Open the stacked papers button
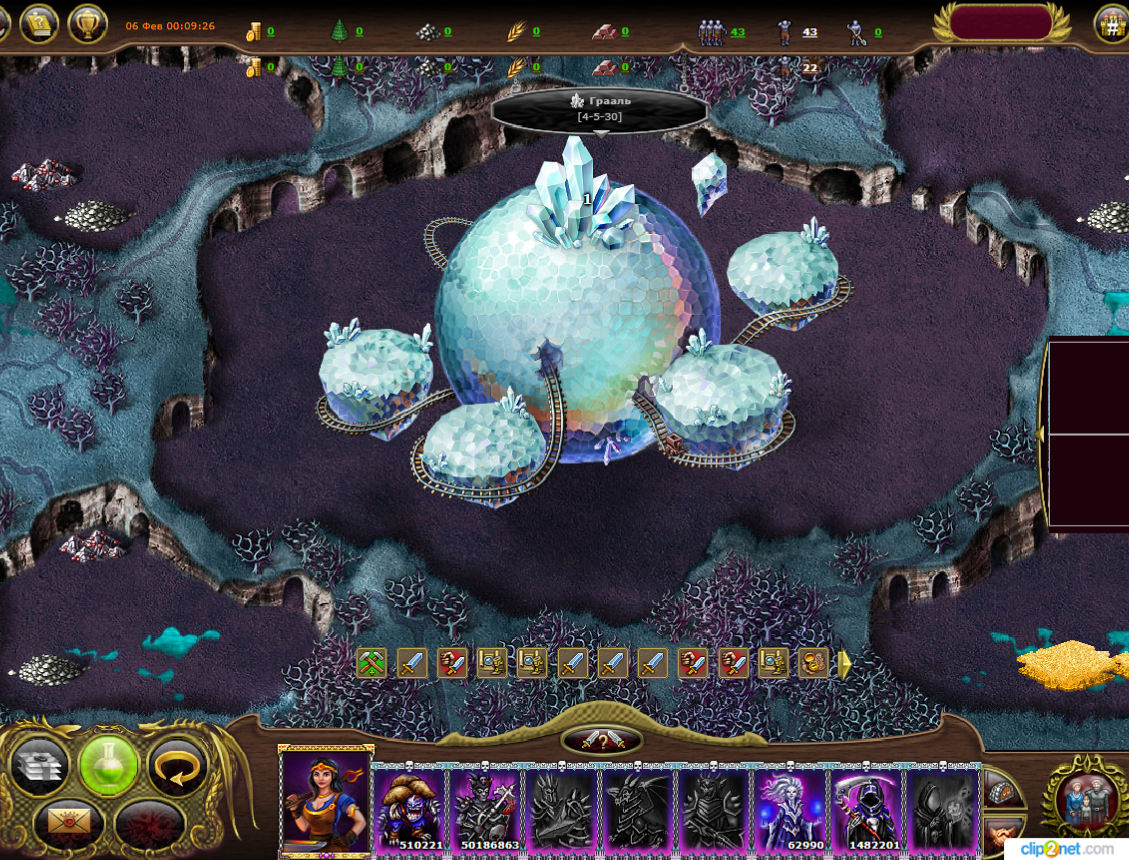1129x860 pixels. [x=39, y=768]
